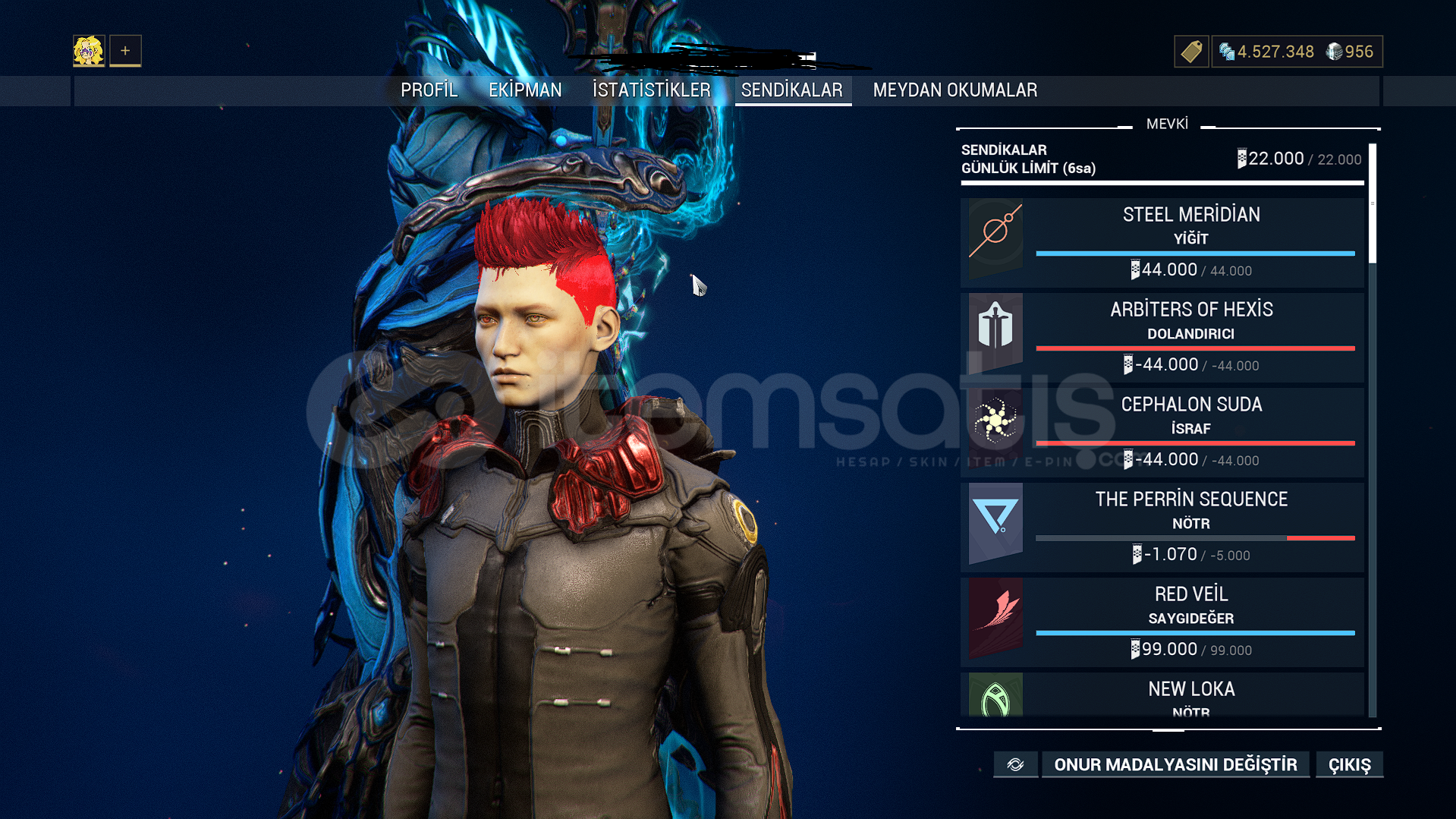Viewport: 1456px width, 819px height.
Task: Open the Profil tab
Action: [429, 90]
